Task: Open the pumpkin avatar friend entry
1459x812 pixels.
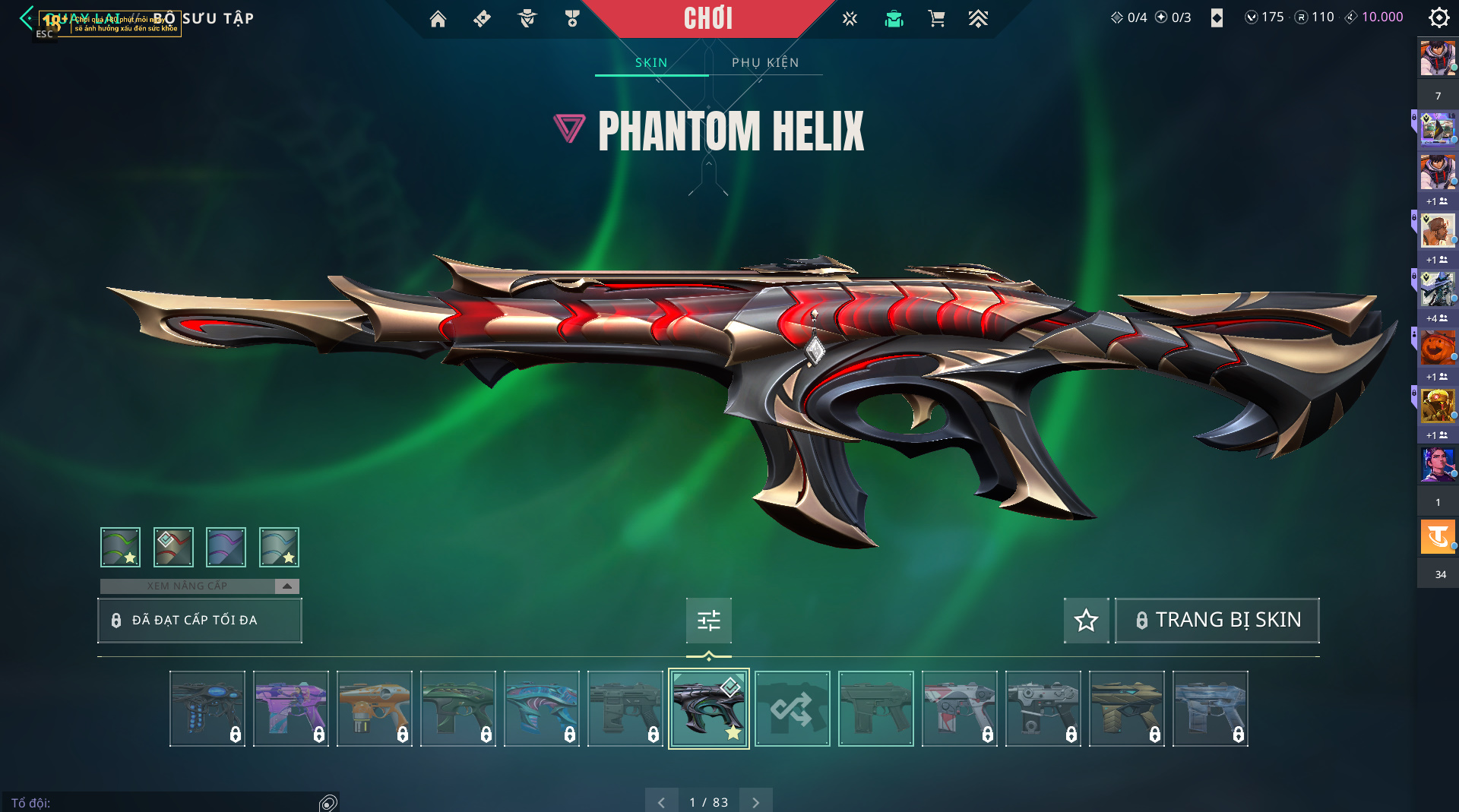Action: pyautogui.click(x=1437, y=348)
